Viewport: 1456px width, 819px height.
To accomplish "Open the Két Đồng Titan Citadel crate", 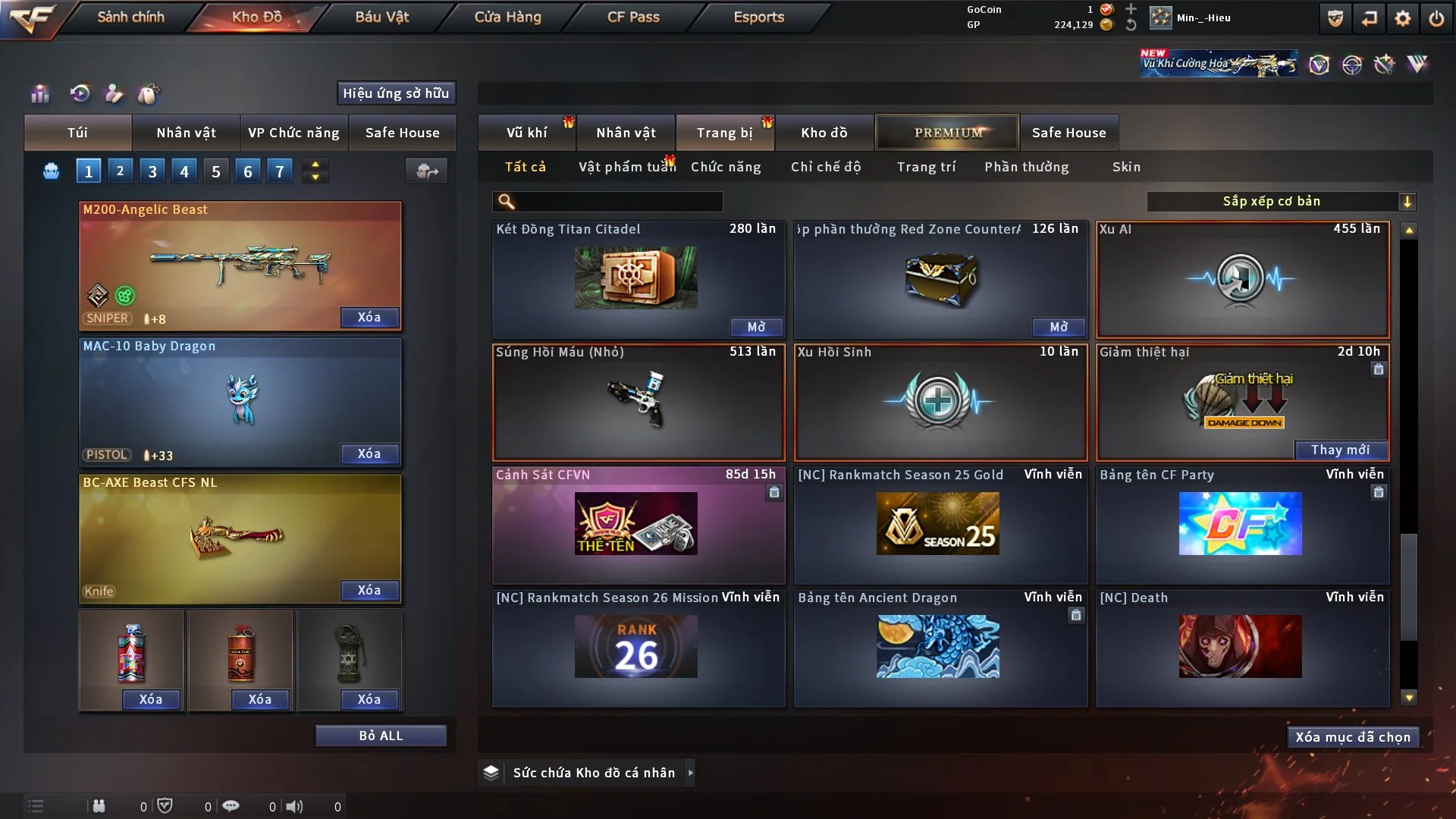I will click(x=756, y=327).
